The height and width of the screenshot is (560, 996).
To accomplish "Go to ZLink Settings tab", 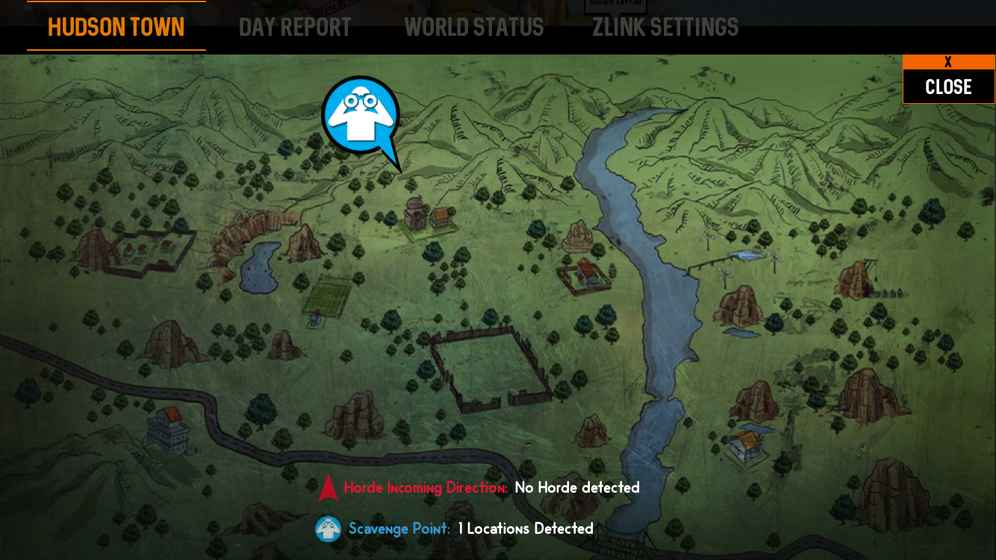I will [x=665, y=27].
